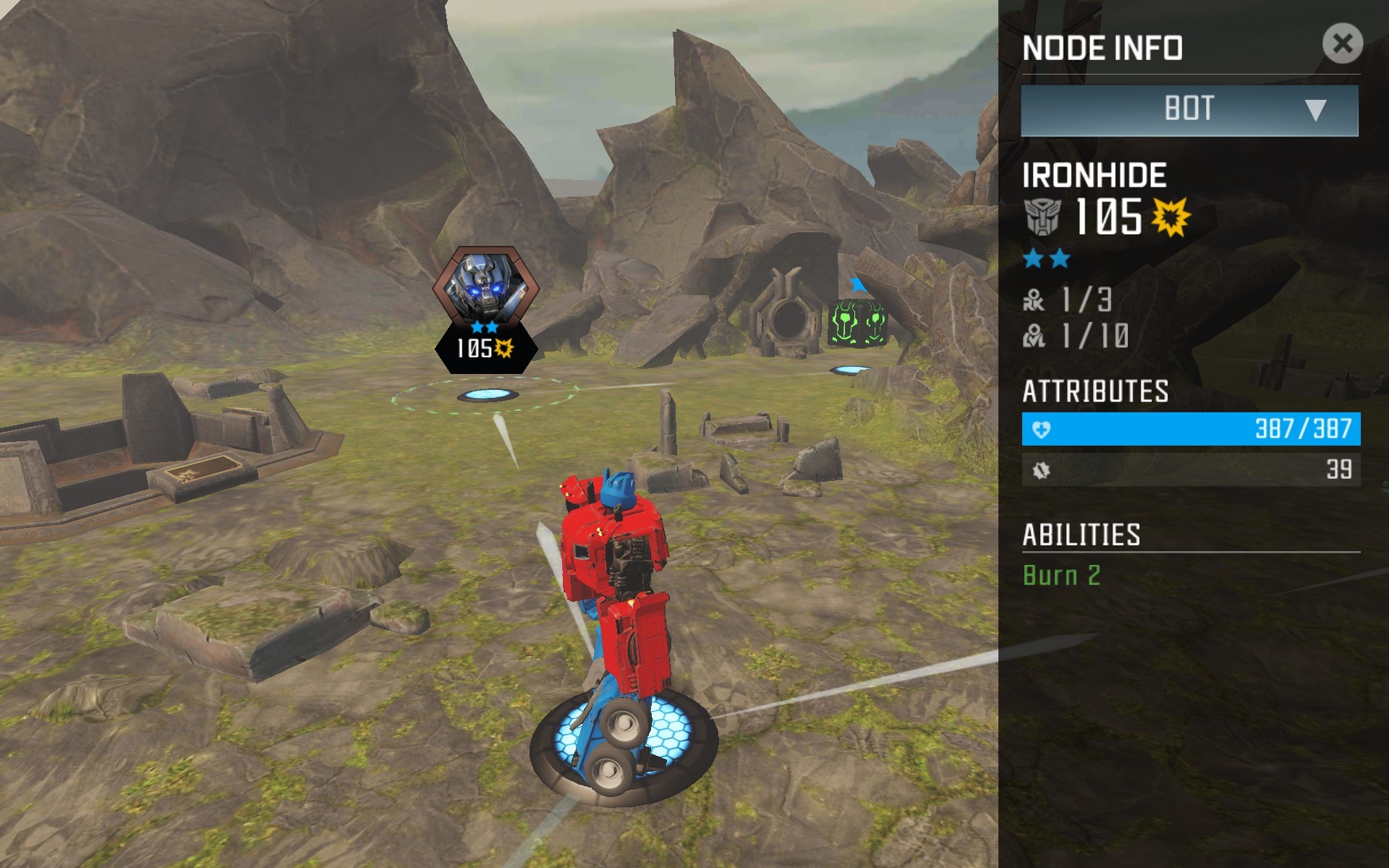Select the health heart icon in Attributes
This screenshot has width=1389, height=868.
[1042, 428]
